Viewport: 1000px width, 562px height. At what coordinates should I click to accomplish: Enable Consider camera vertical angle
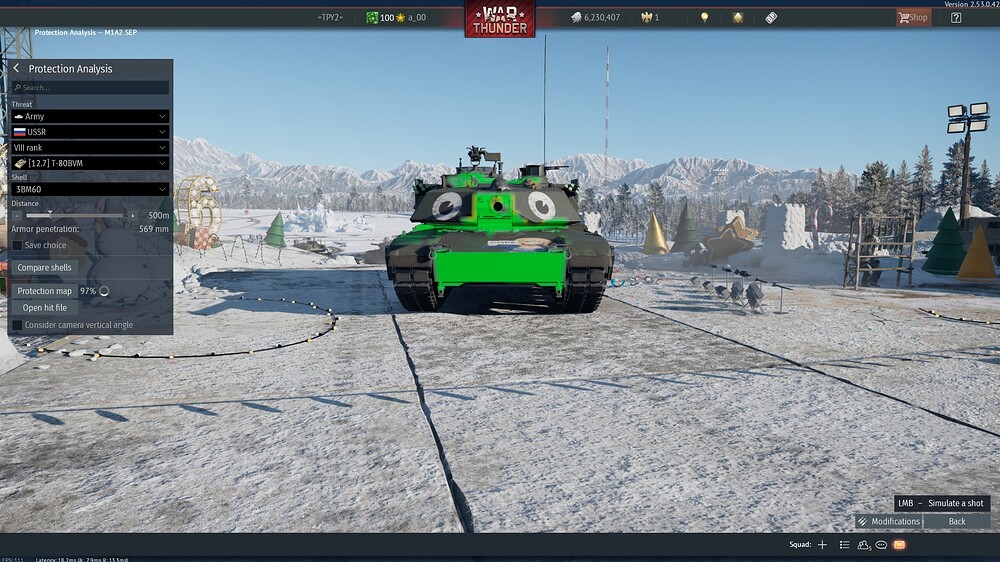17,325
